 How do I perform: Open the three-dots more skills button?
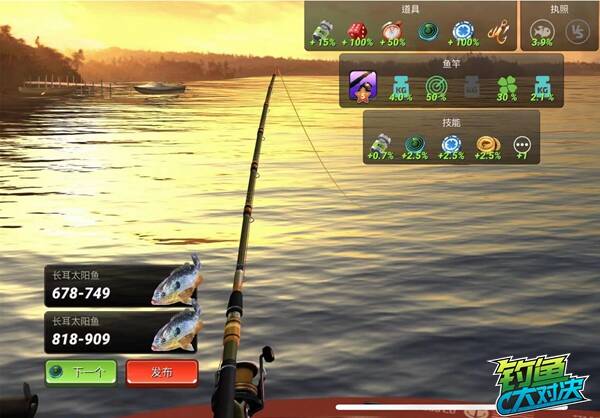coord(521,147)
